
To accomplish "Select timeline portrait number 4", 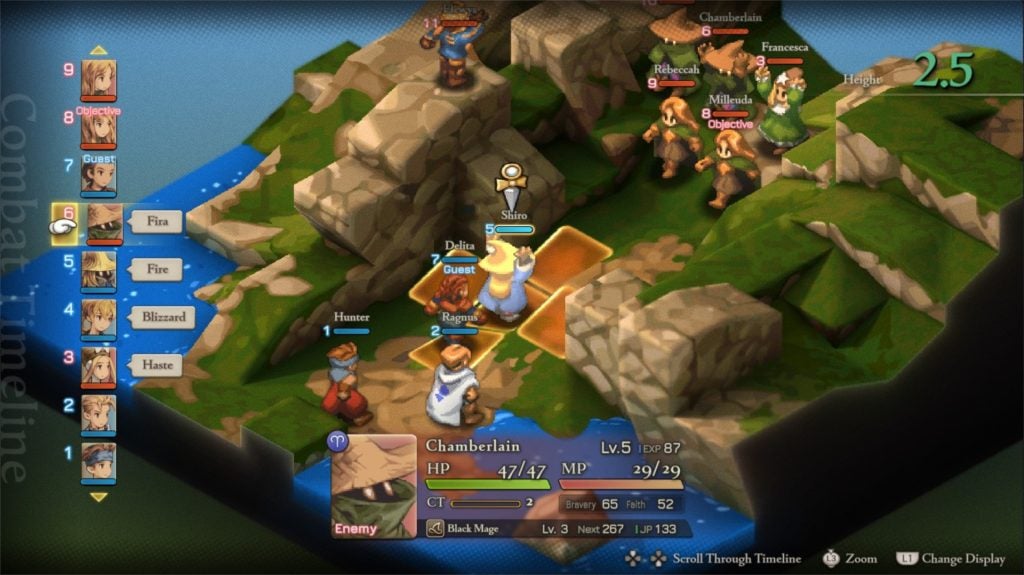I will coord(98,318).
